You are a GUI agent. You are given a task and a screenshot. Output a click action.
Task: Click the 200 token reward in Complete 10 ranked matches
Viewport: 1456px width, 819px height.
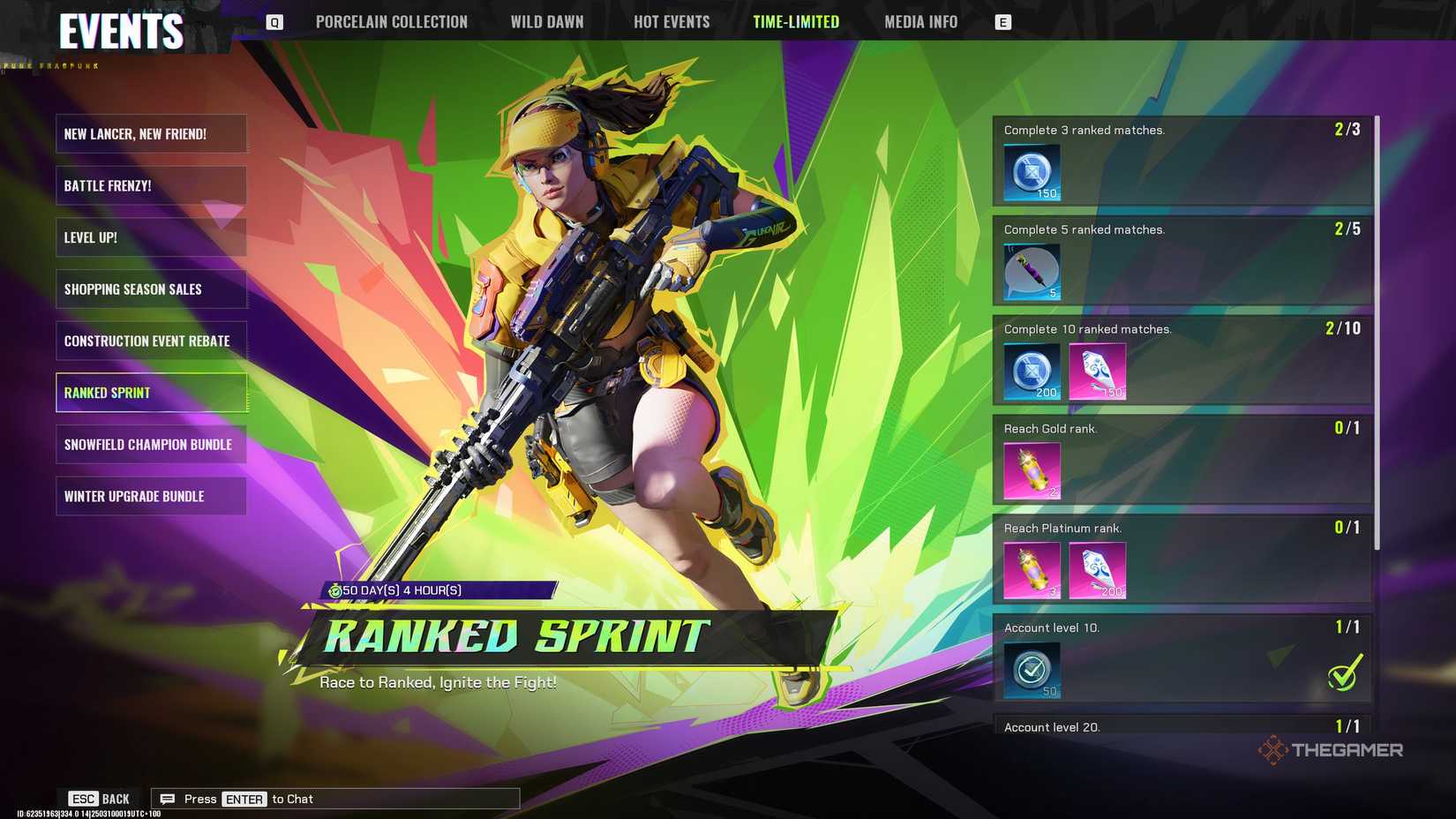click(1031, 371)
